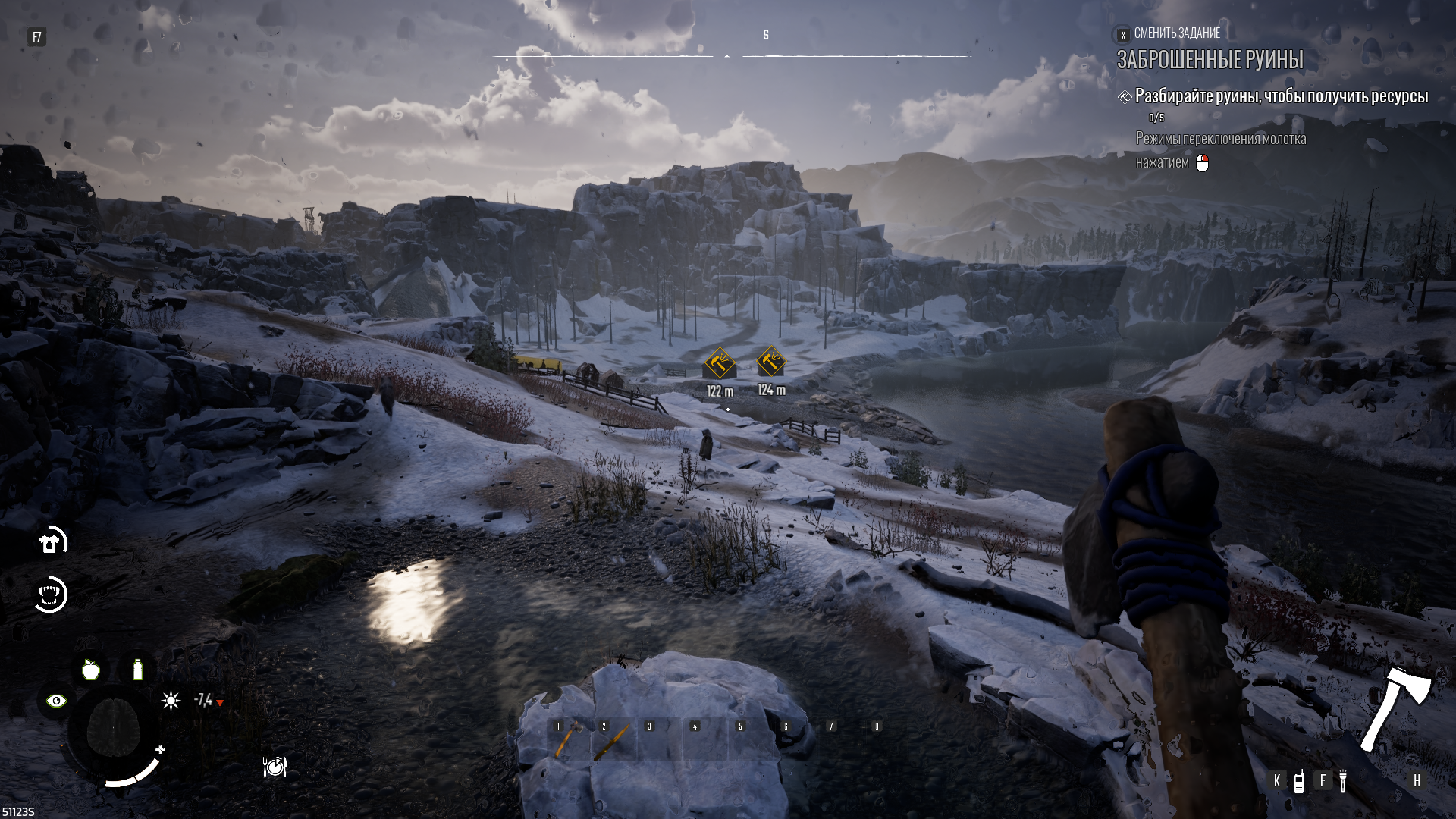
Task: Click the walkie-talkie radio icon
Action: coord(1298,781)
